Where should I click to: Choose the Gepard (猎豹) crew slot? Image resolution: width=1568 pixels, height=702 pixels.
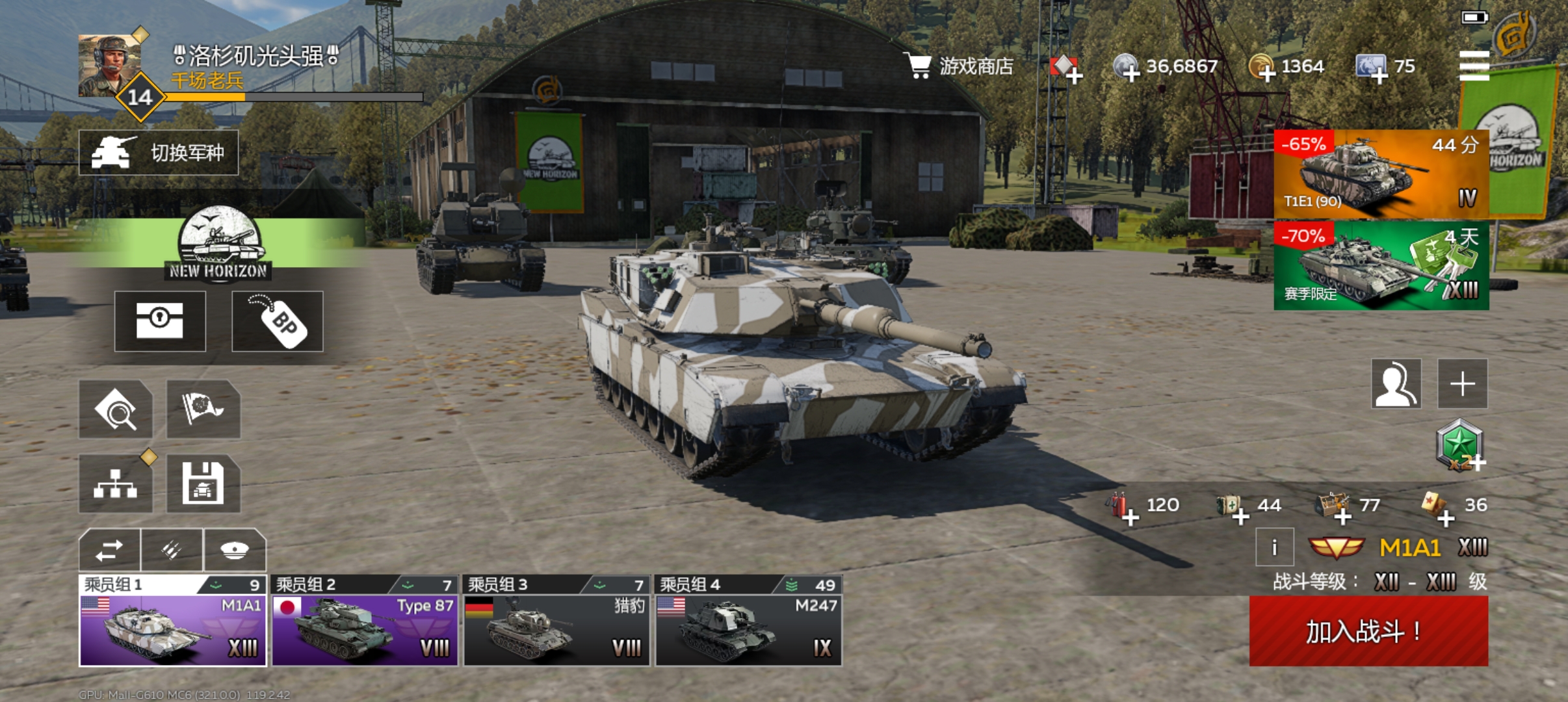click(556, 621)
